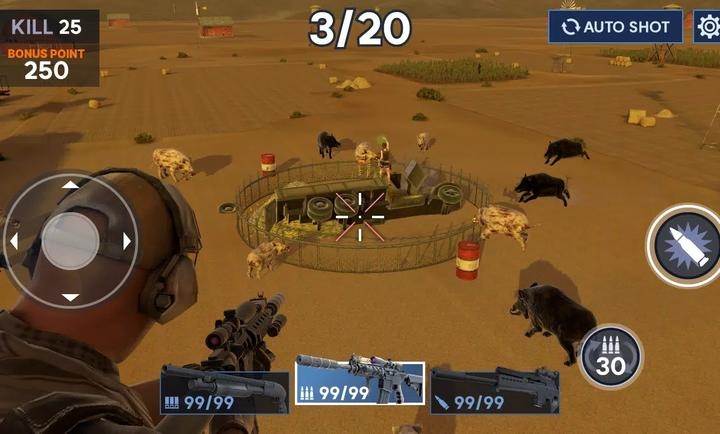The width and height of the screenshot is (720, 434).
Task: Tap the joystick's right arrow
Action: 127,241
